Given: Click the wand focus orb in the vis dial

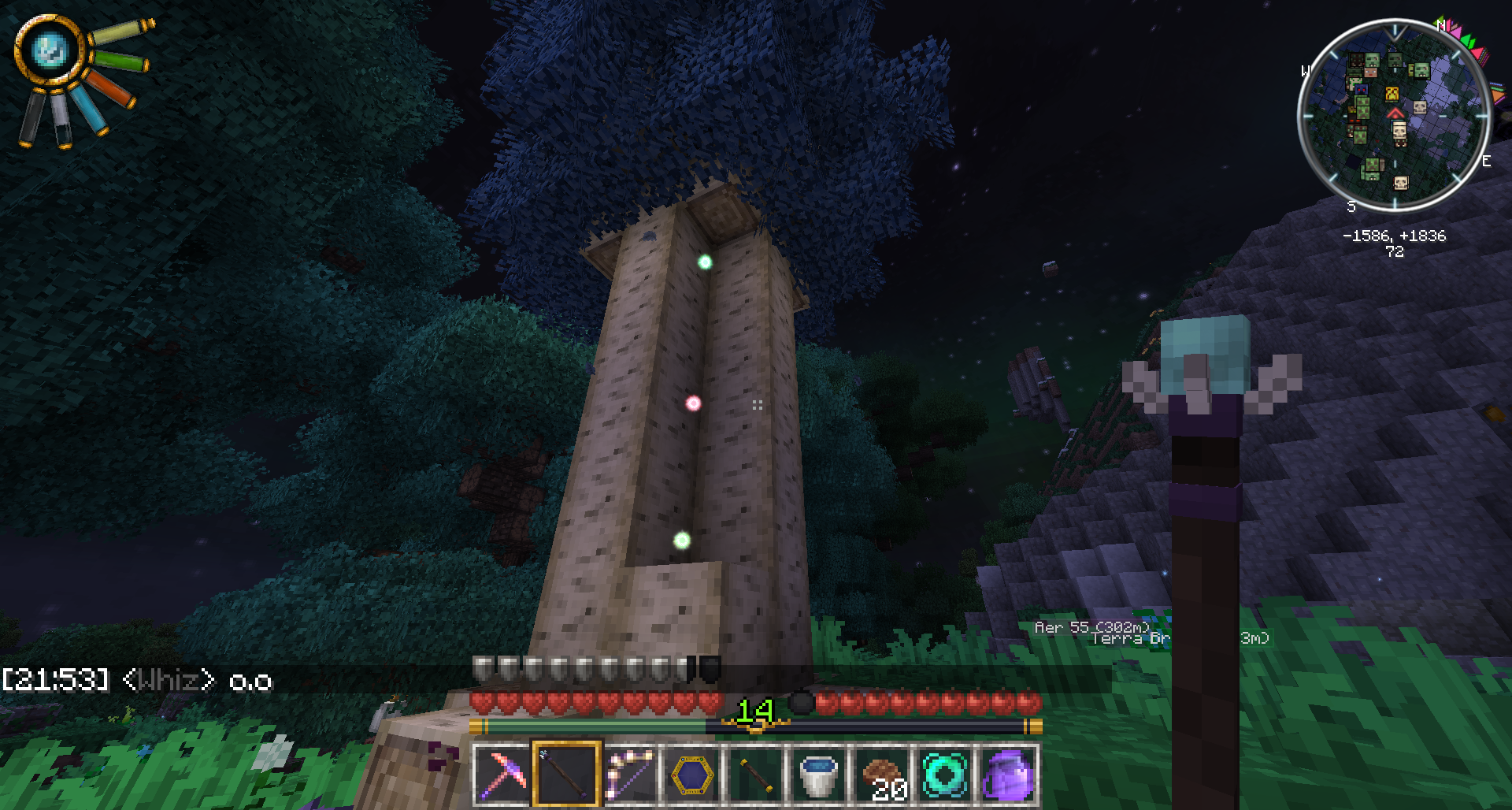Looking at the screenshot, I should click(50, 50).
